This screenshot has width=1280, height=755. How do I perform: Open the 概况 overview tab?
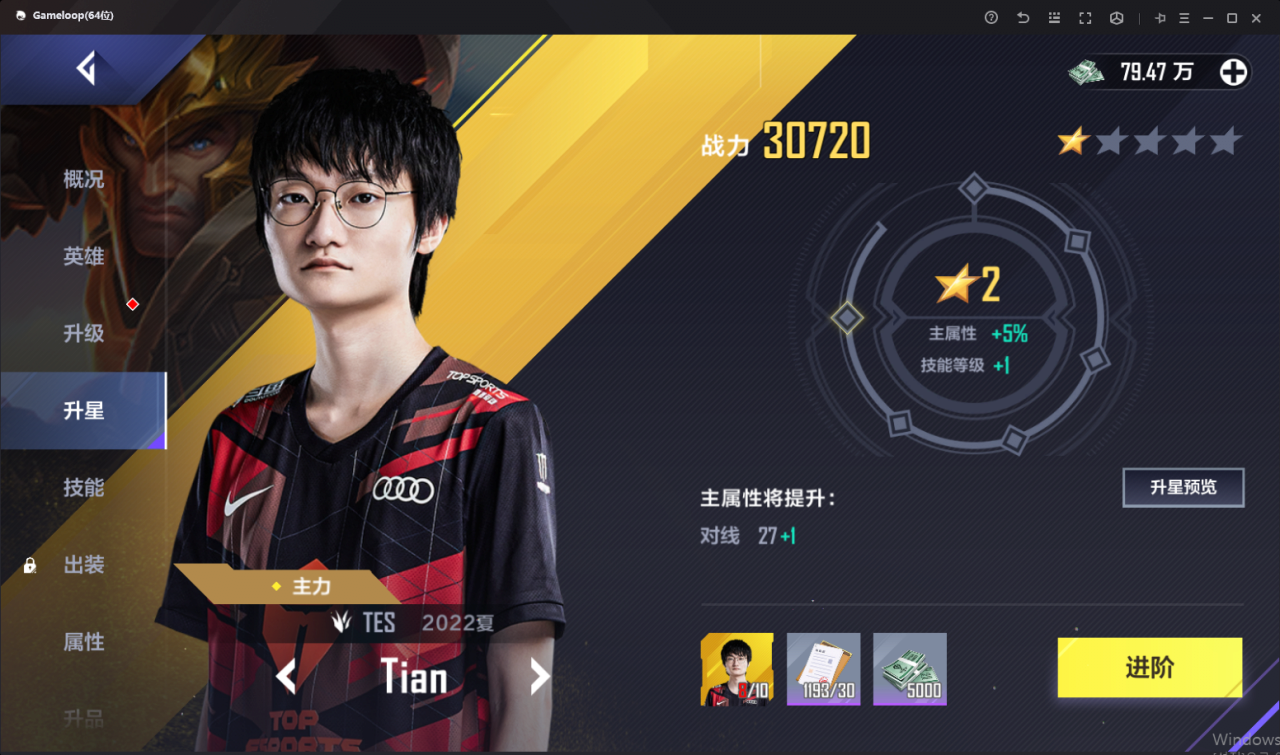[83, 180]
